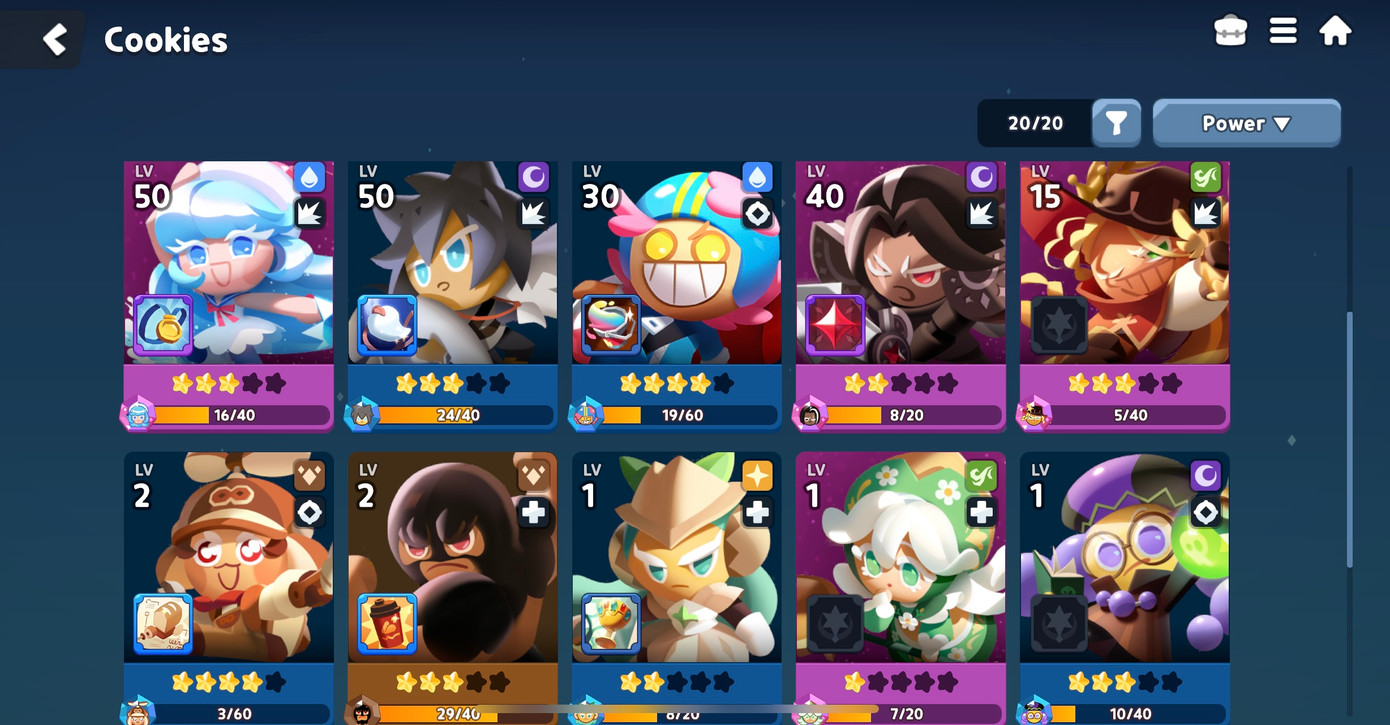Image resolution: width=1390 pixels, height=725 pixels.
Task: Open the cookie filter funnel button
Action: point(1116,124)
